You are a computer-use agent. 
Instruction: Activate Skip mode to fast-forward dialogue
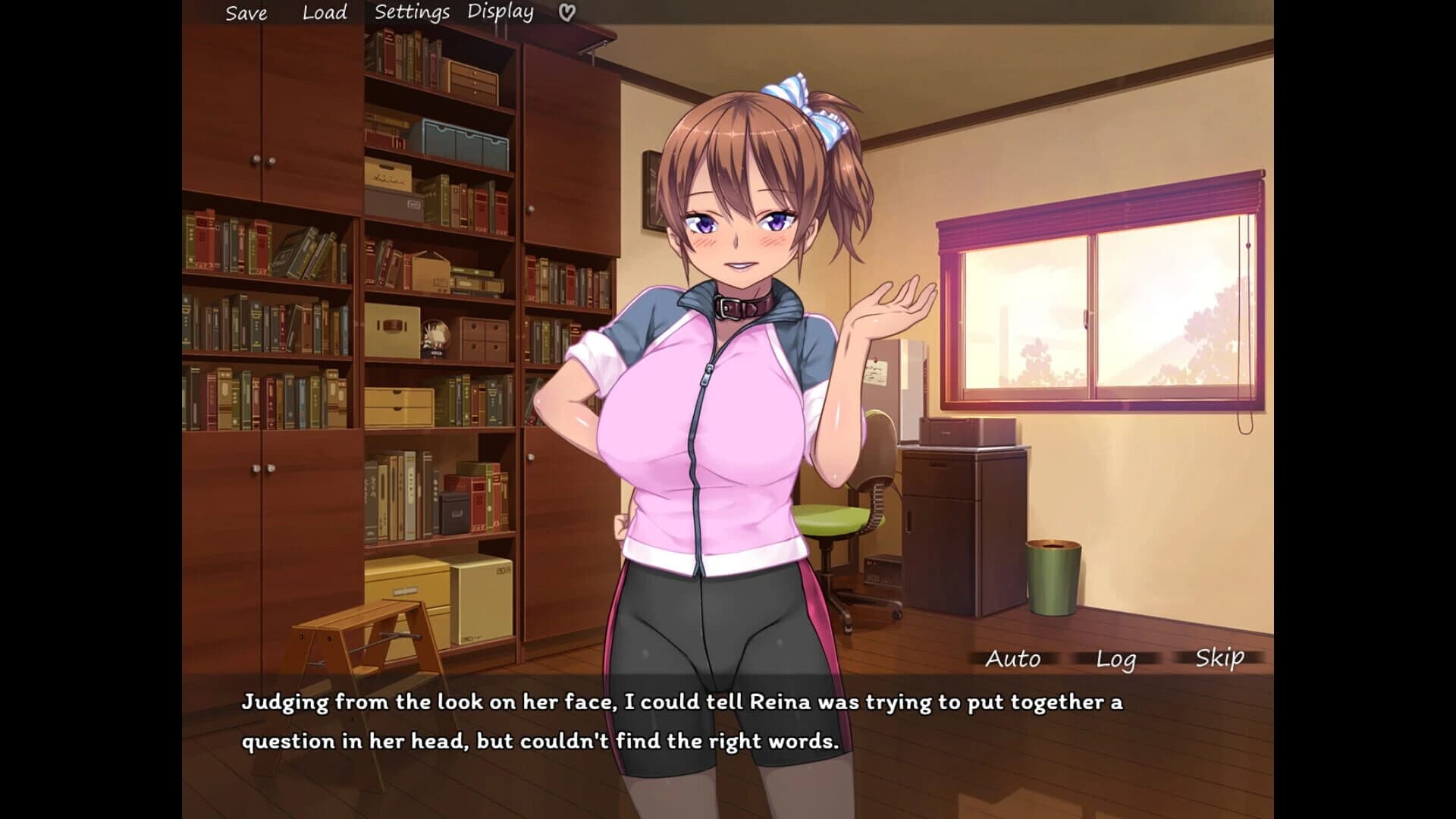click(1219, 658)
